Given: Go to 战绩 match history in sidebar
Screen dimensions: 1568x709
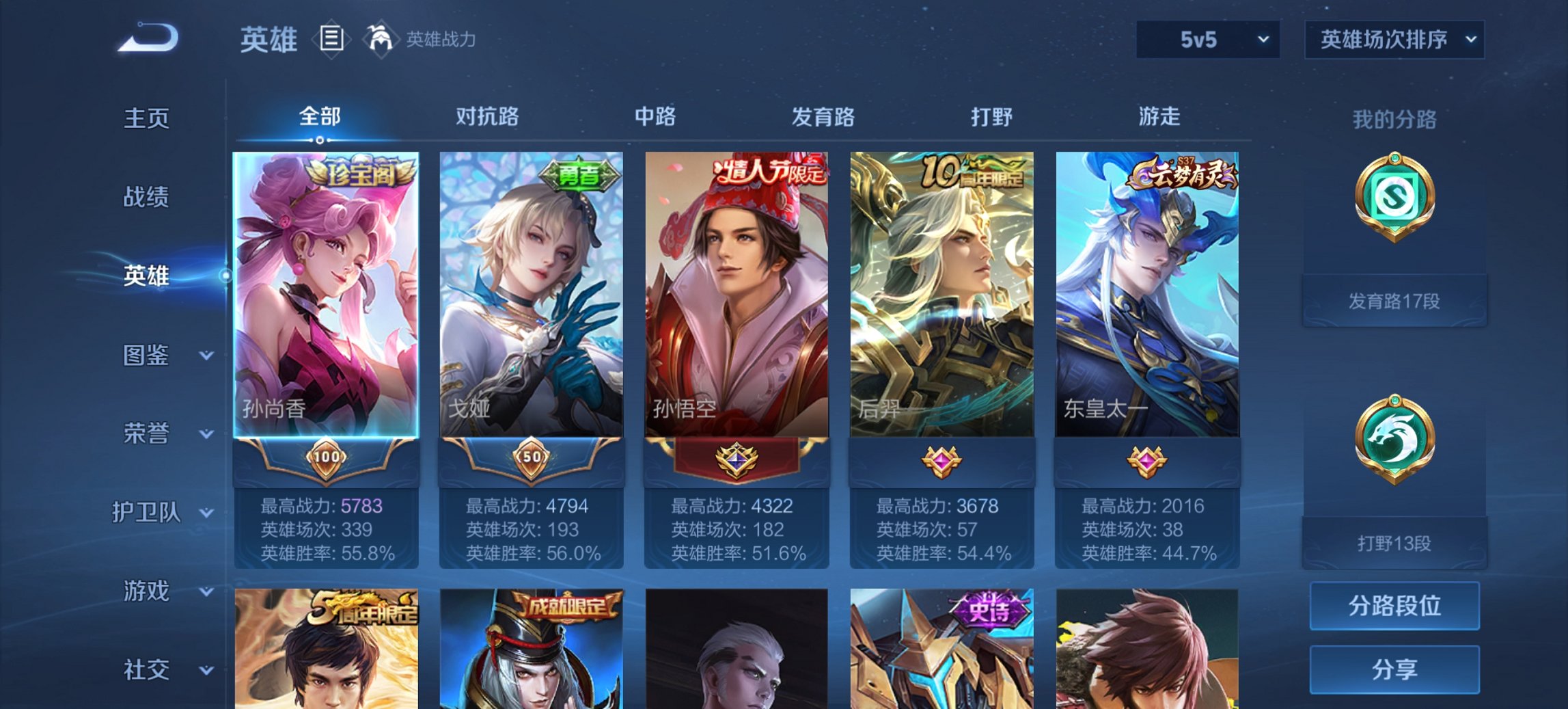Looking at the screenshot, I should click(x=146, y=197).
